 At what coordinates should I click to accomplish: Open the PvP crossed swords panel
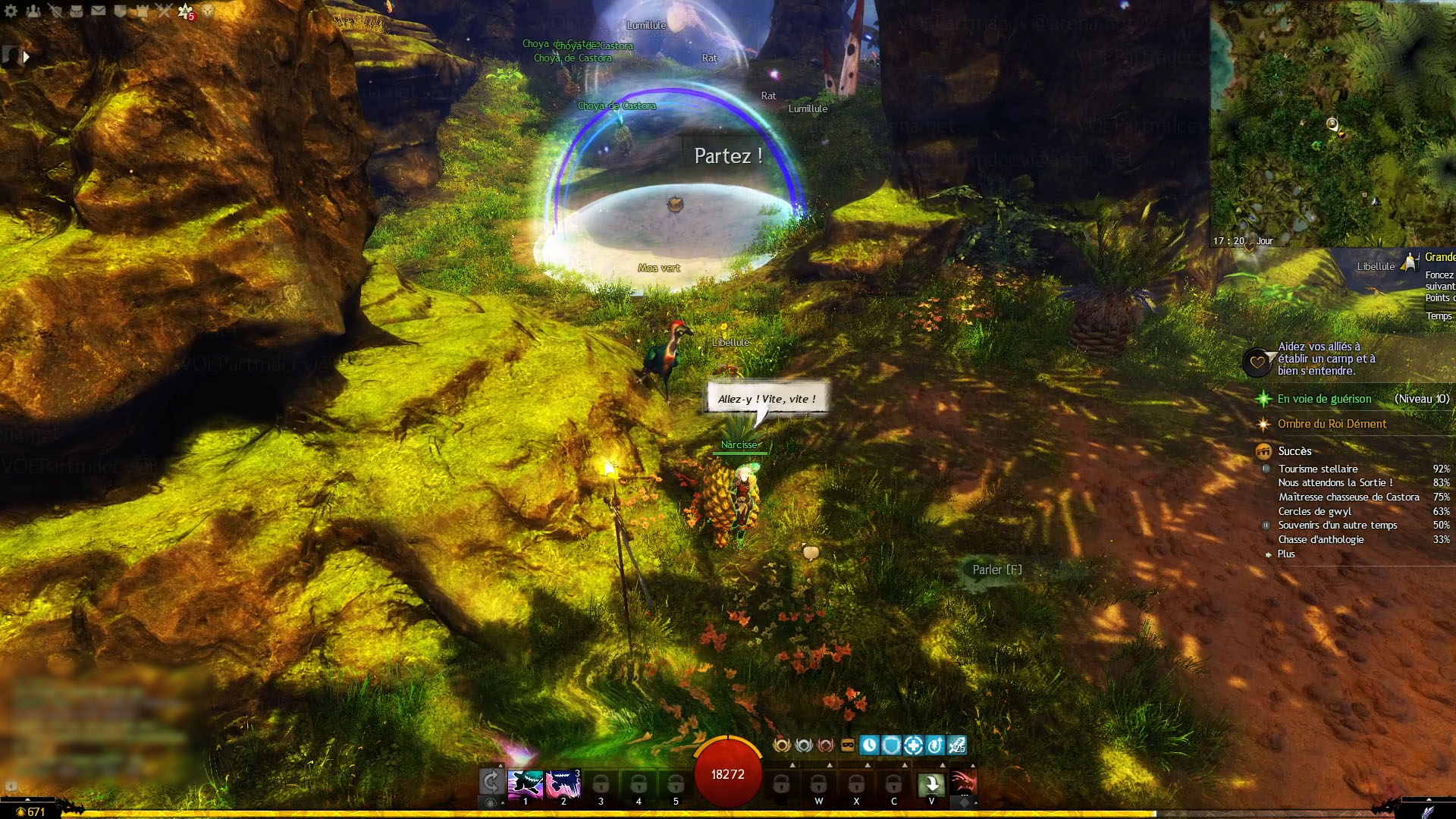164,11
